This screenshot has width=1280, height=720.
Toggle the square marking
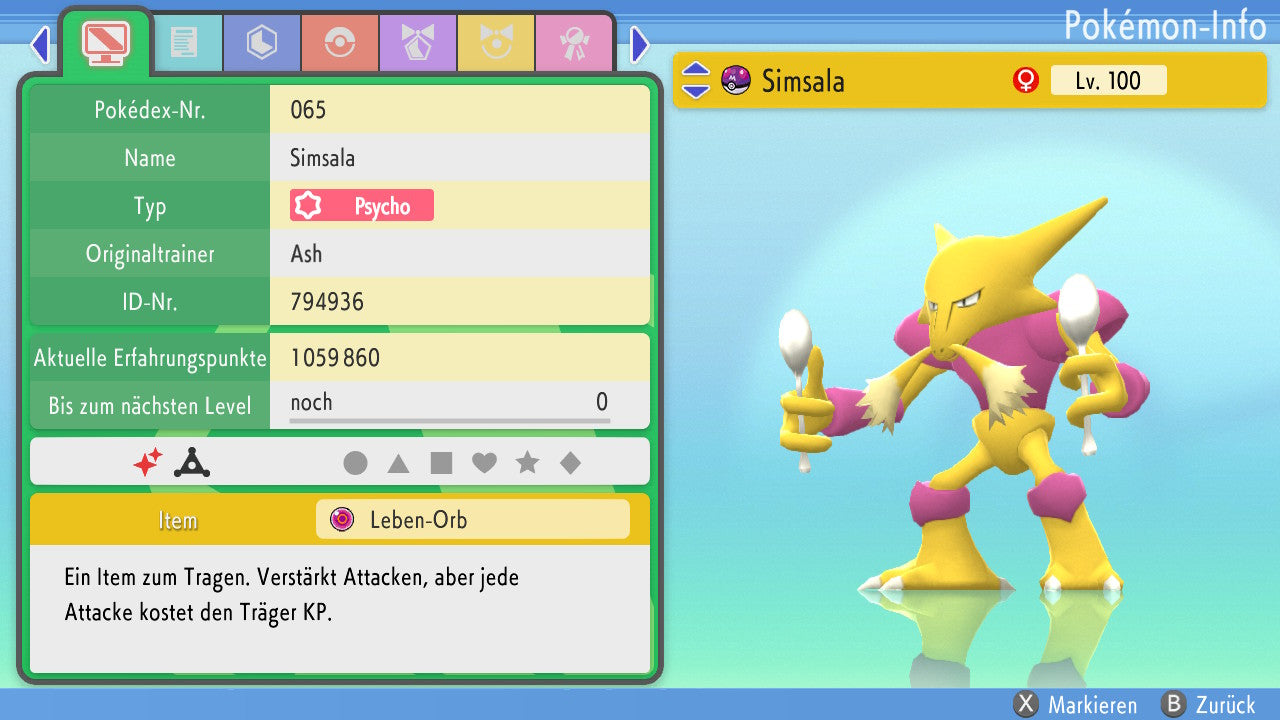tap(441, 463)
